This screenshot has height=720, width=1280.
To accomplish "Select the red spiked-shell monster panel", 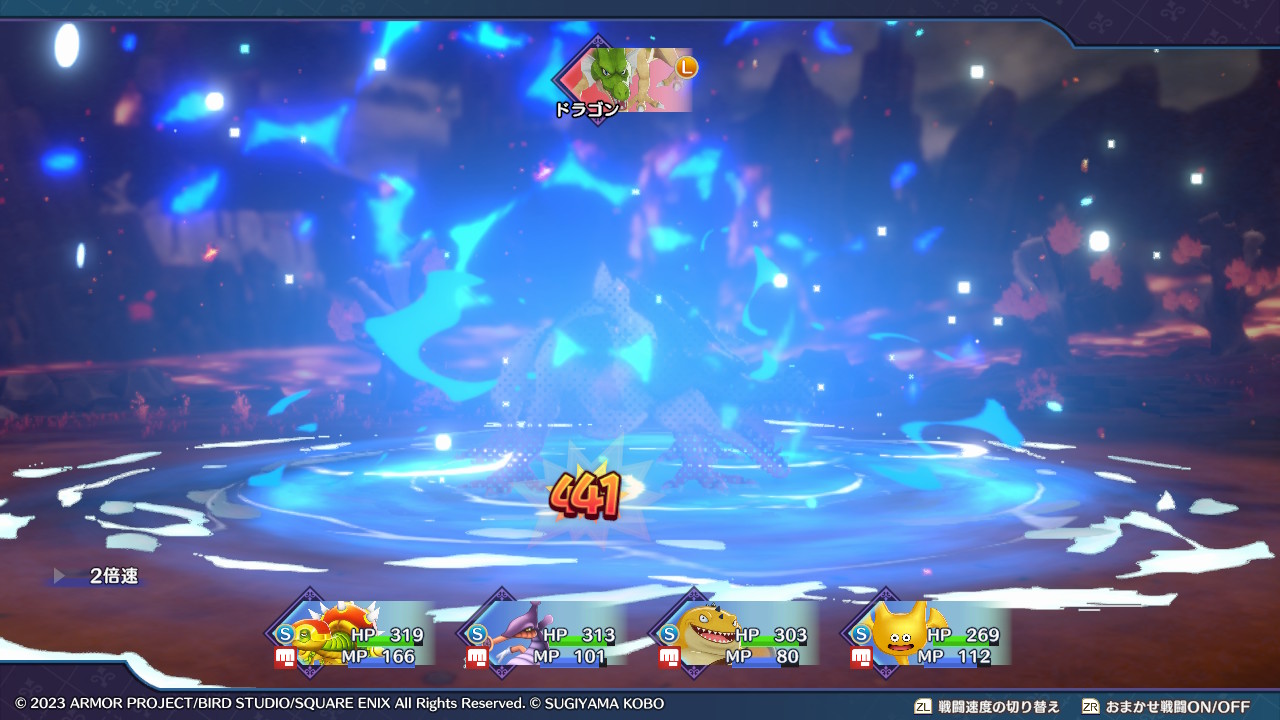I will point(353,634).
